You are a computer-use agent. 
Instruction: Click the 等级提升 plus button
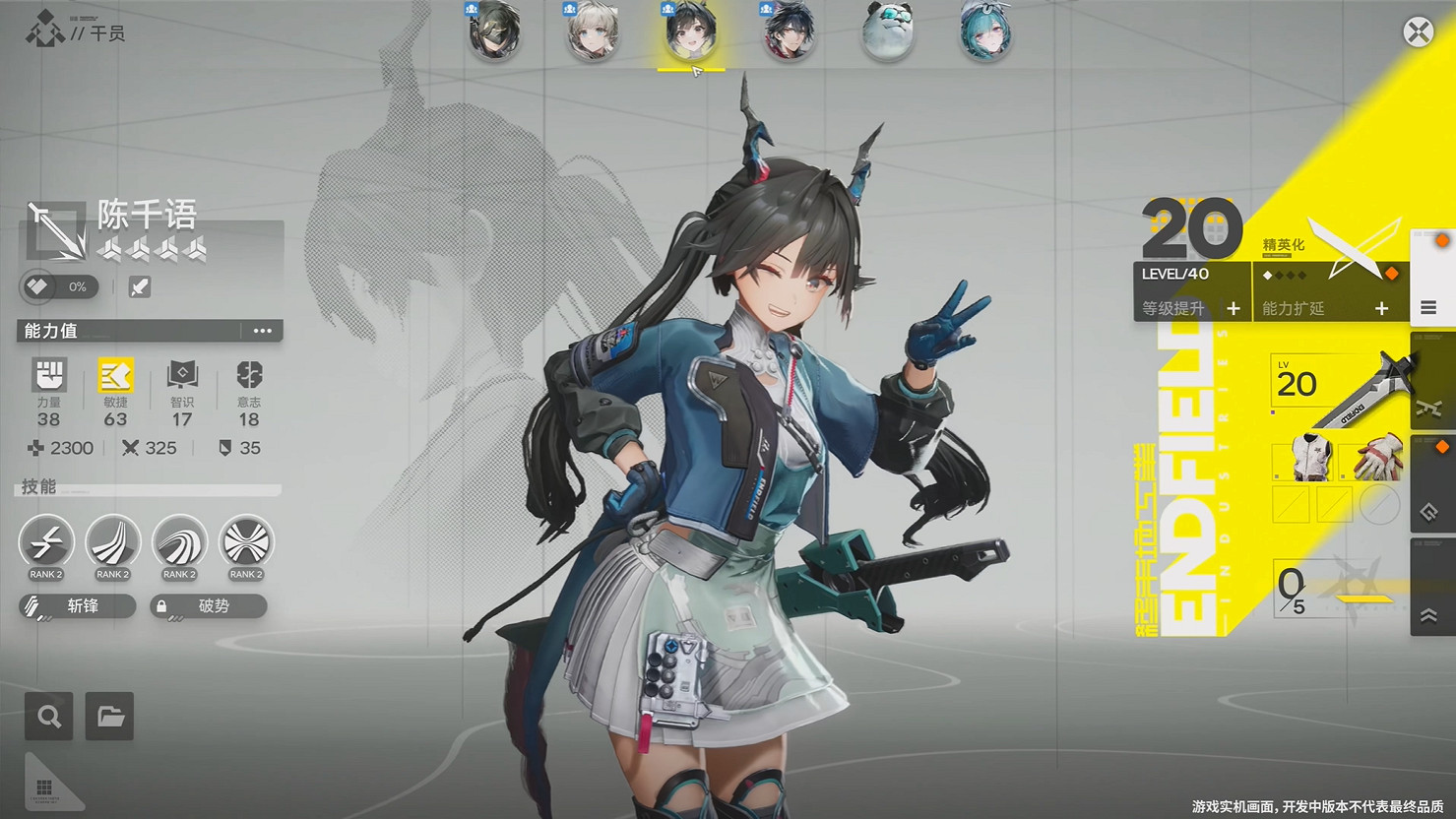pos(1234,308)
